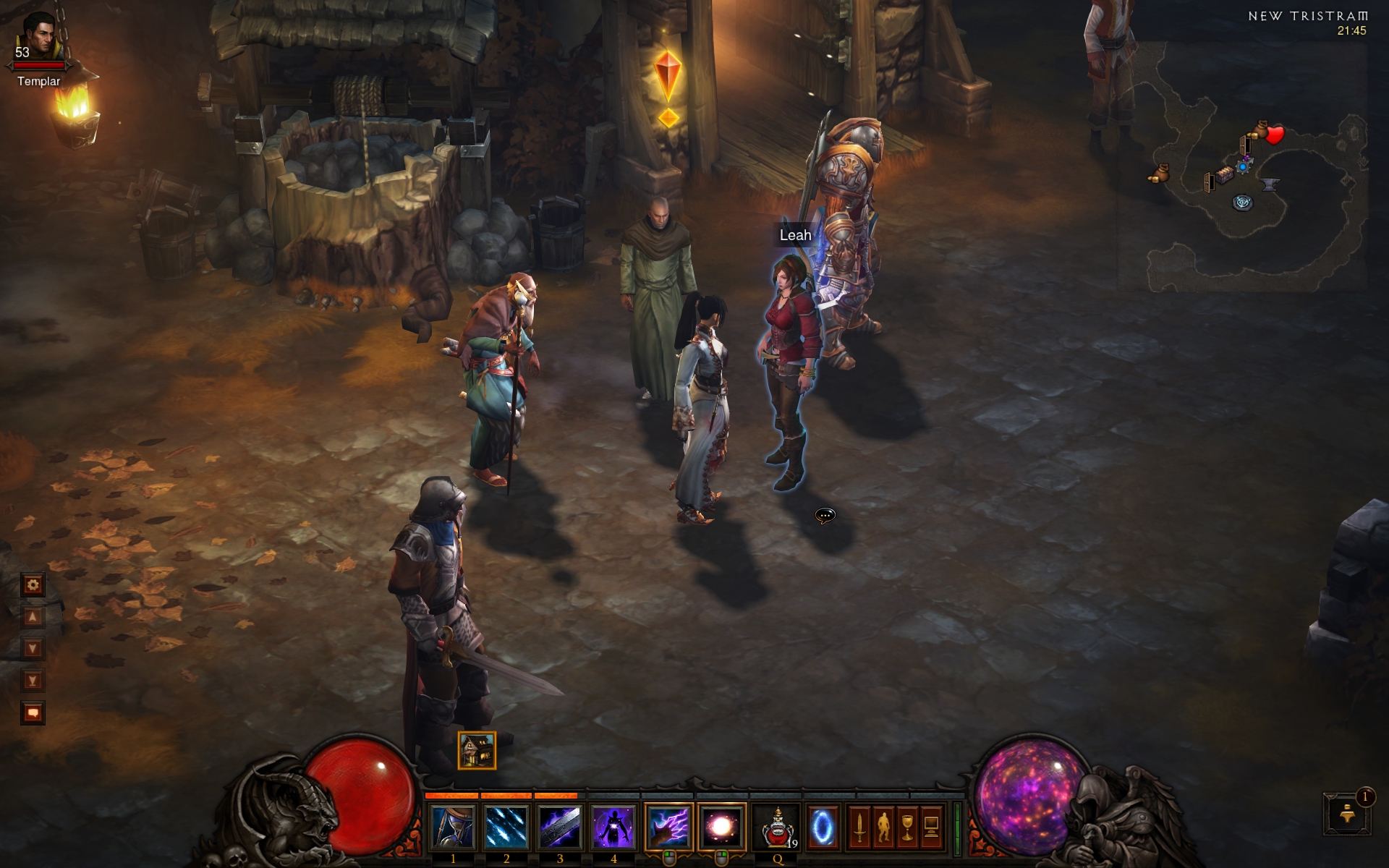Open chat settings gear button
1389x868 pixels.
point(33,584)
